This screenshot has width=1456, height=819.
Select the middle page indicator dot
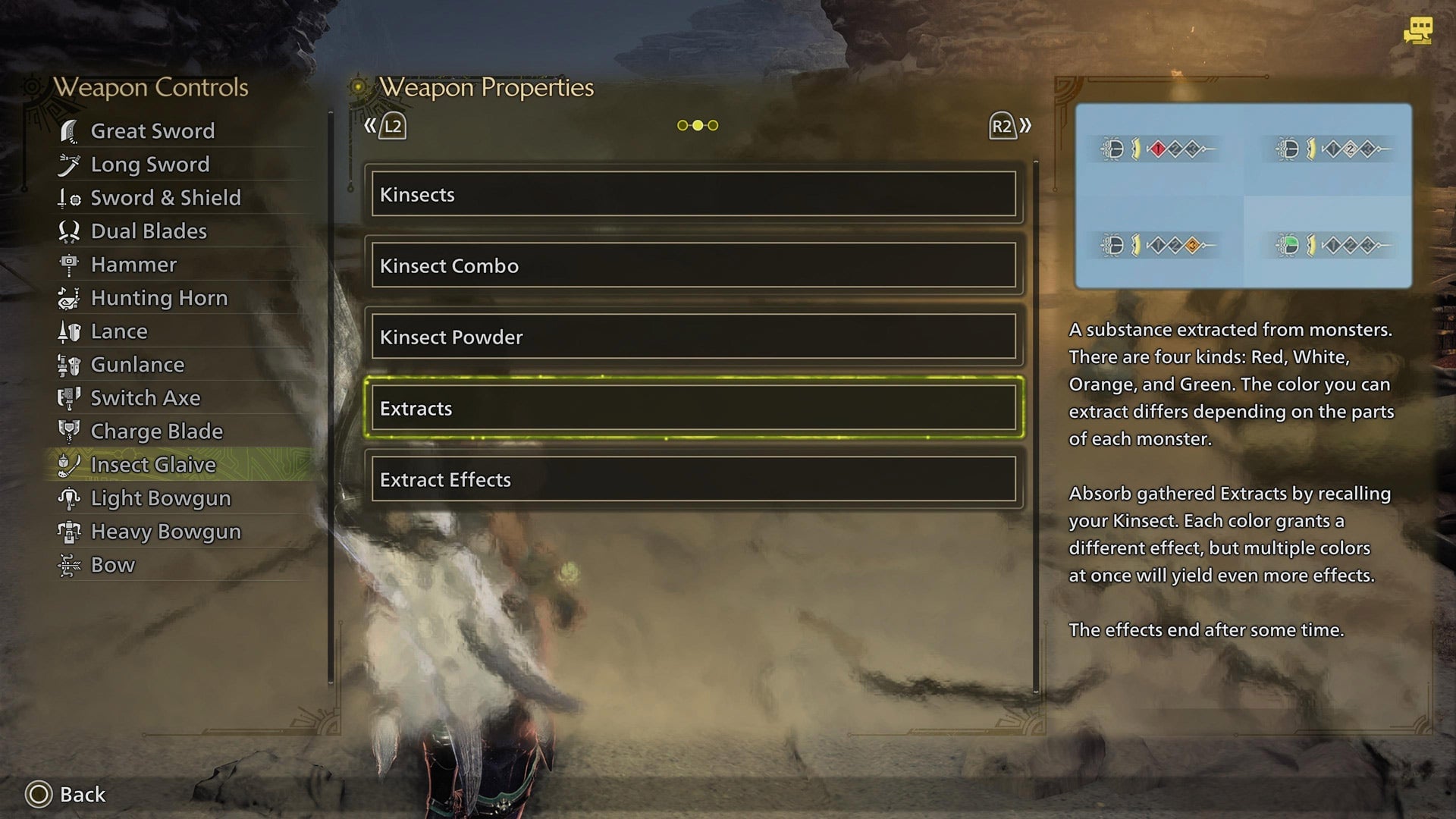696,124
